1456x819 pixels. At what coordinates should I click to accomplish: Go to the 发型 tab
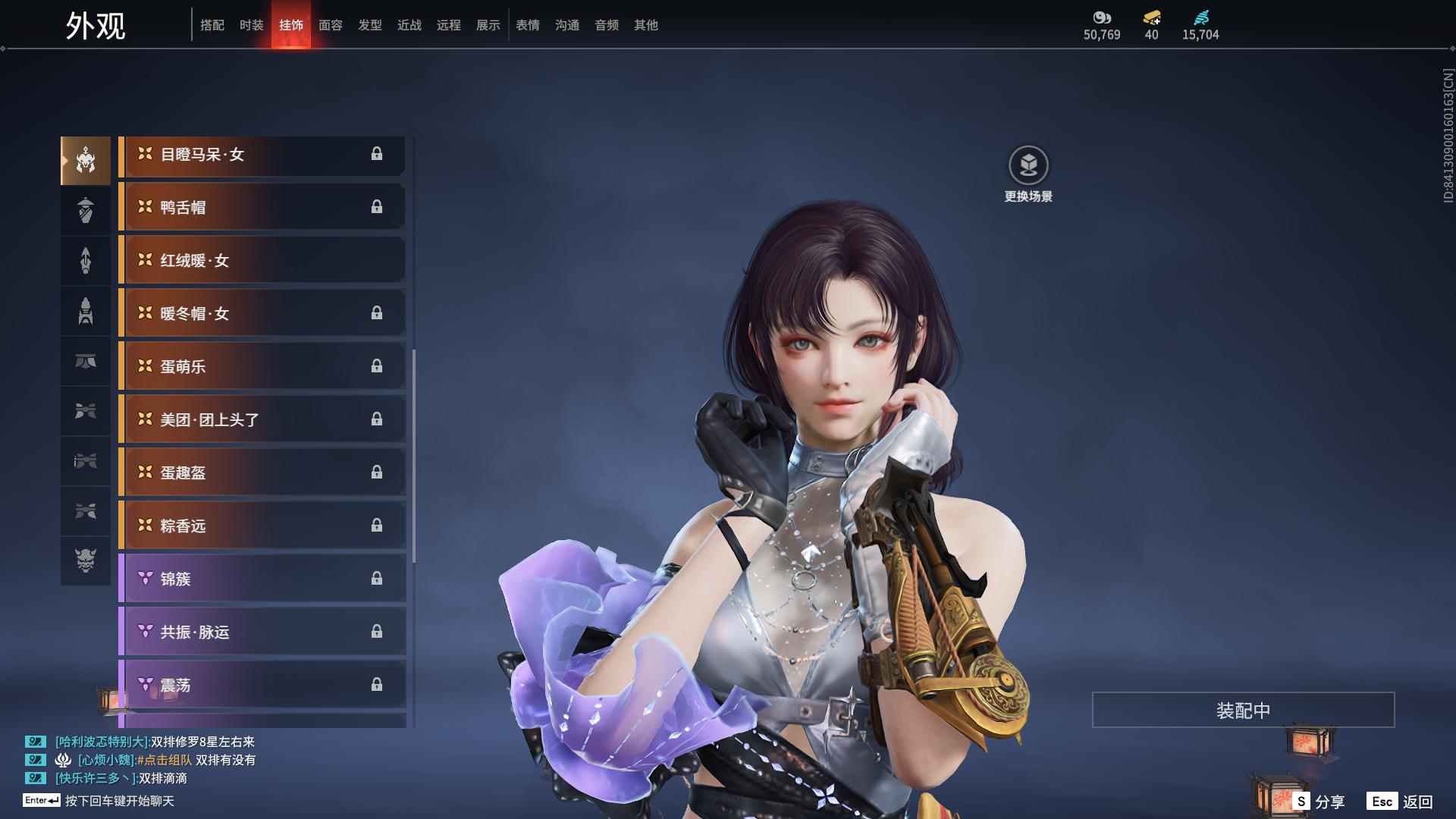[369, 25]
